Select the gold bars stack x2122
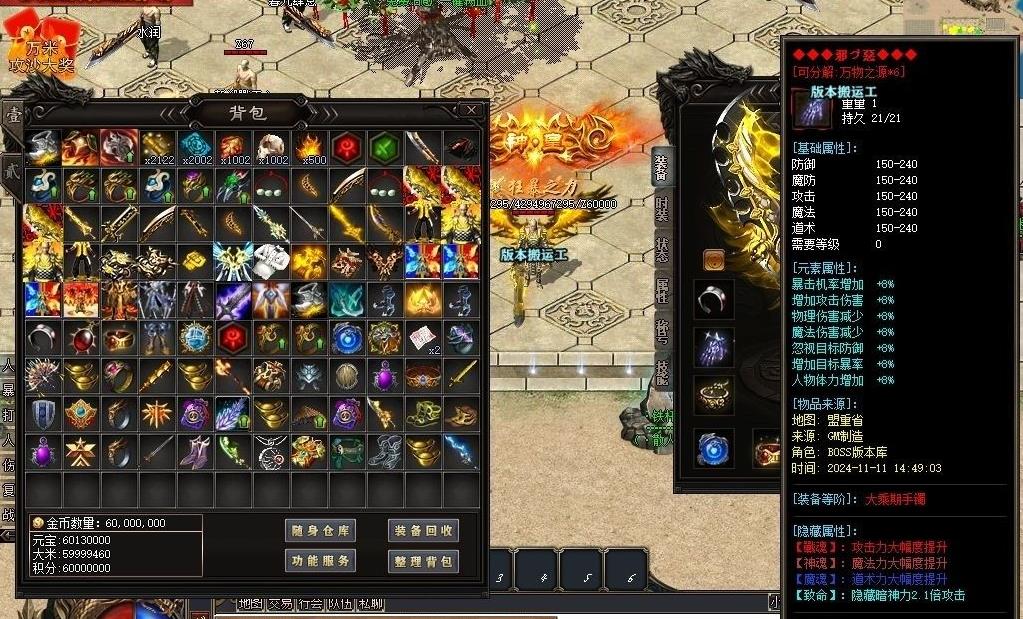The image size is (1023, 619). (x=158, y=148)
